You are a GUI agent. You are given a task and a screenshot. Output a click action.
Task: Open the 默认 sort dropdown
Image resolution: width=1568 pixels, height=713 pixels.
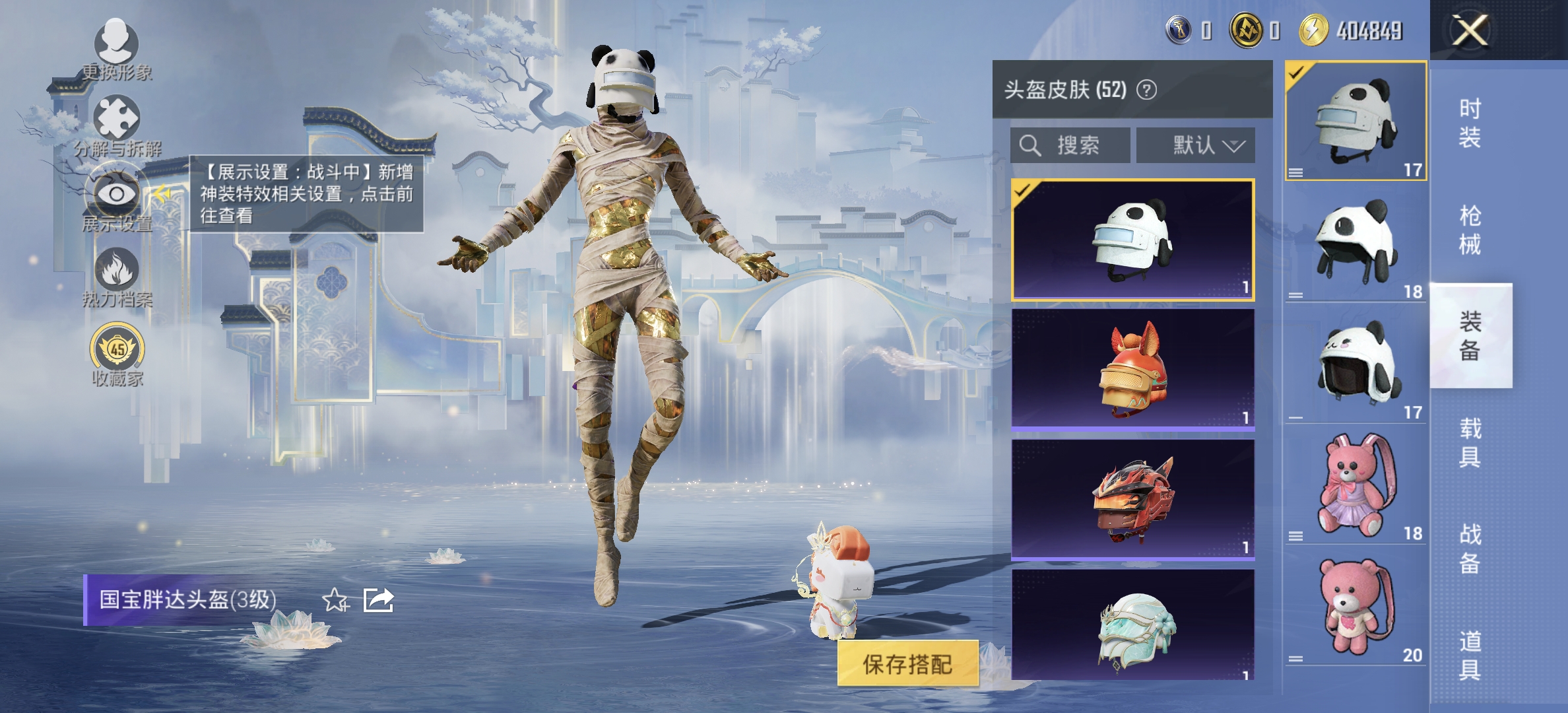point(1195,145)
